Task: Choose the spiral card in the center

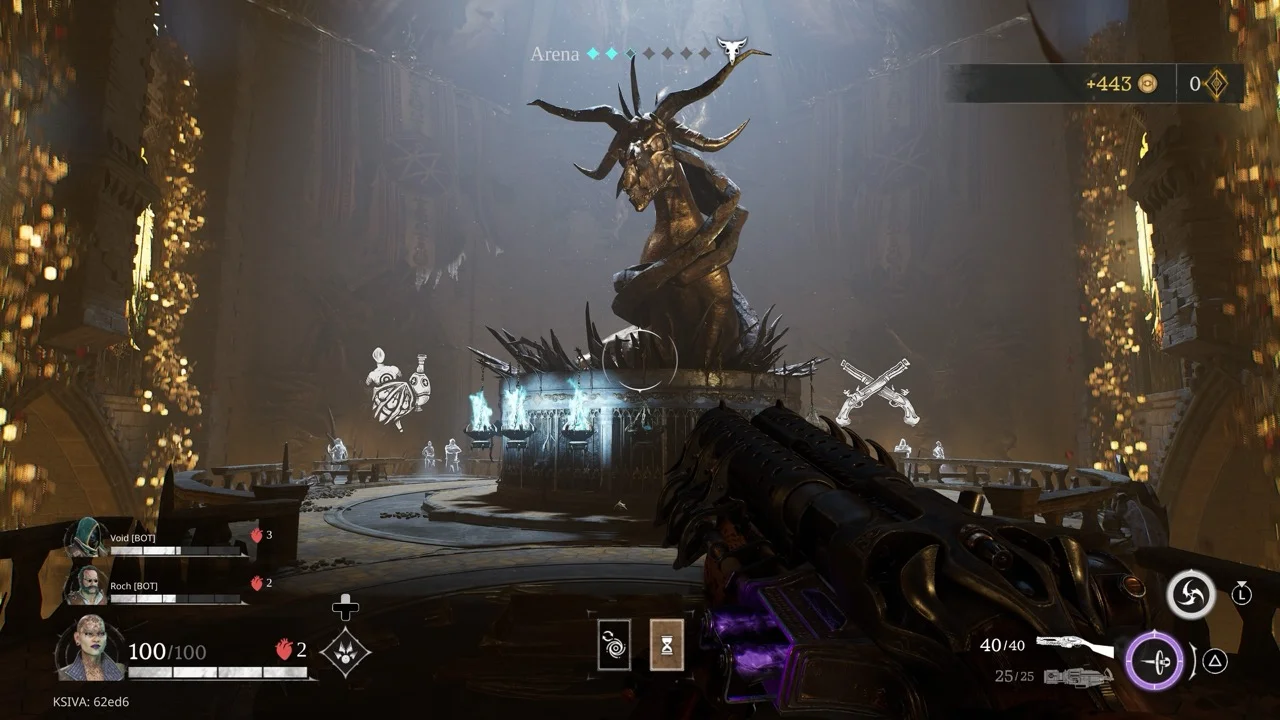Action: [614, 644]
